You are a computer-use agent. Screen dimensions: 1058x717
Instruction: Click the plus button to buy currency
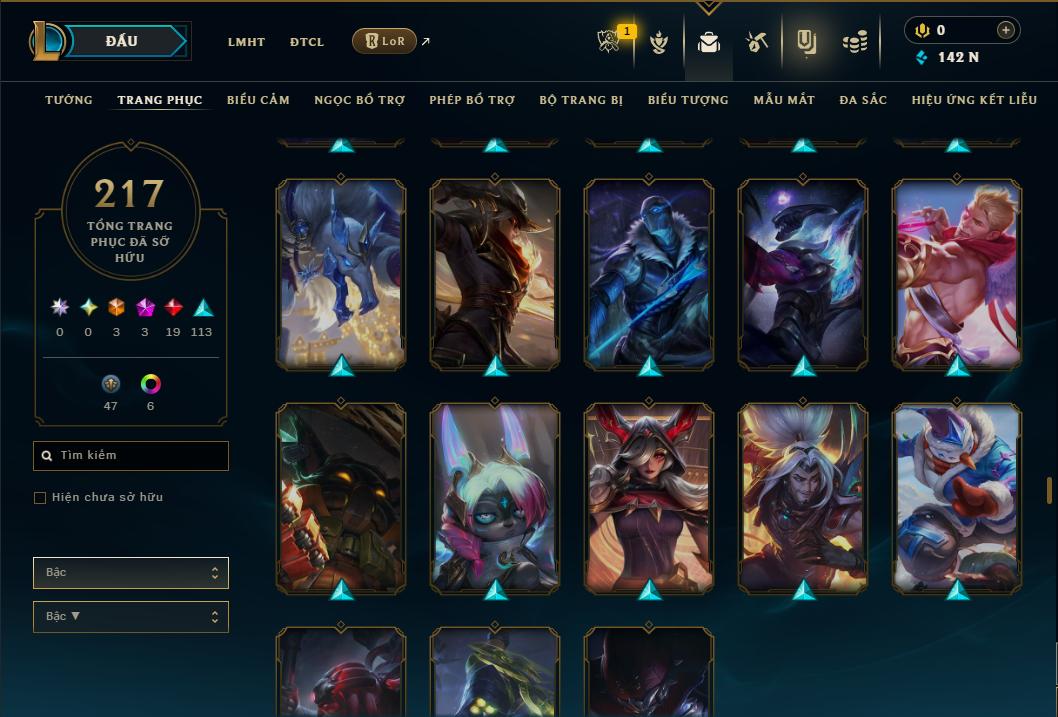[1005, 30]
